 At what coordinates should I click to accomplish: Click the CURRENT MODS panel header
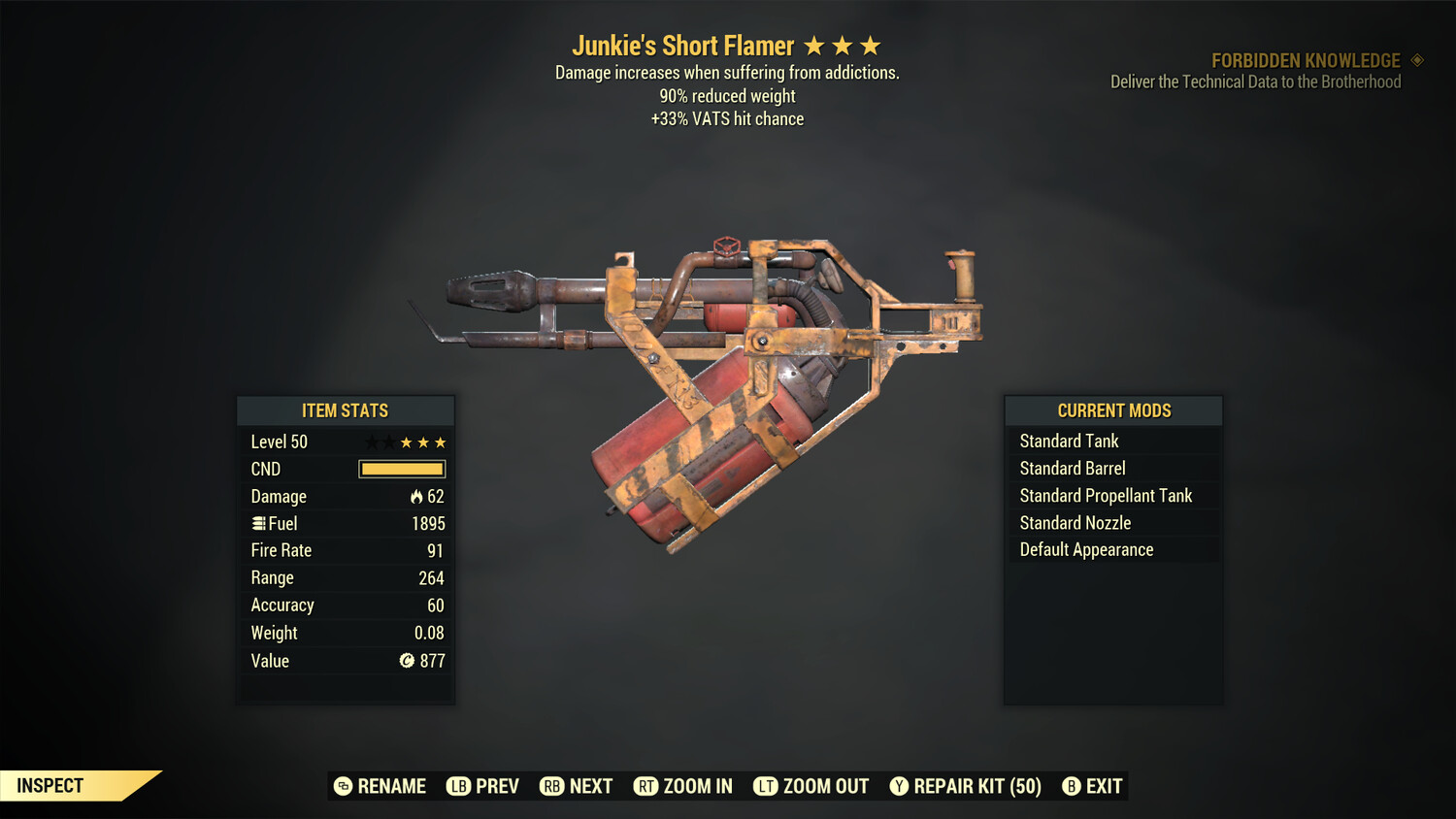click(1112, 409)
